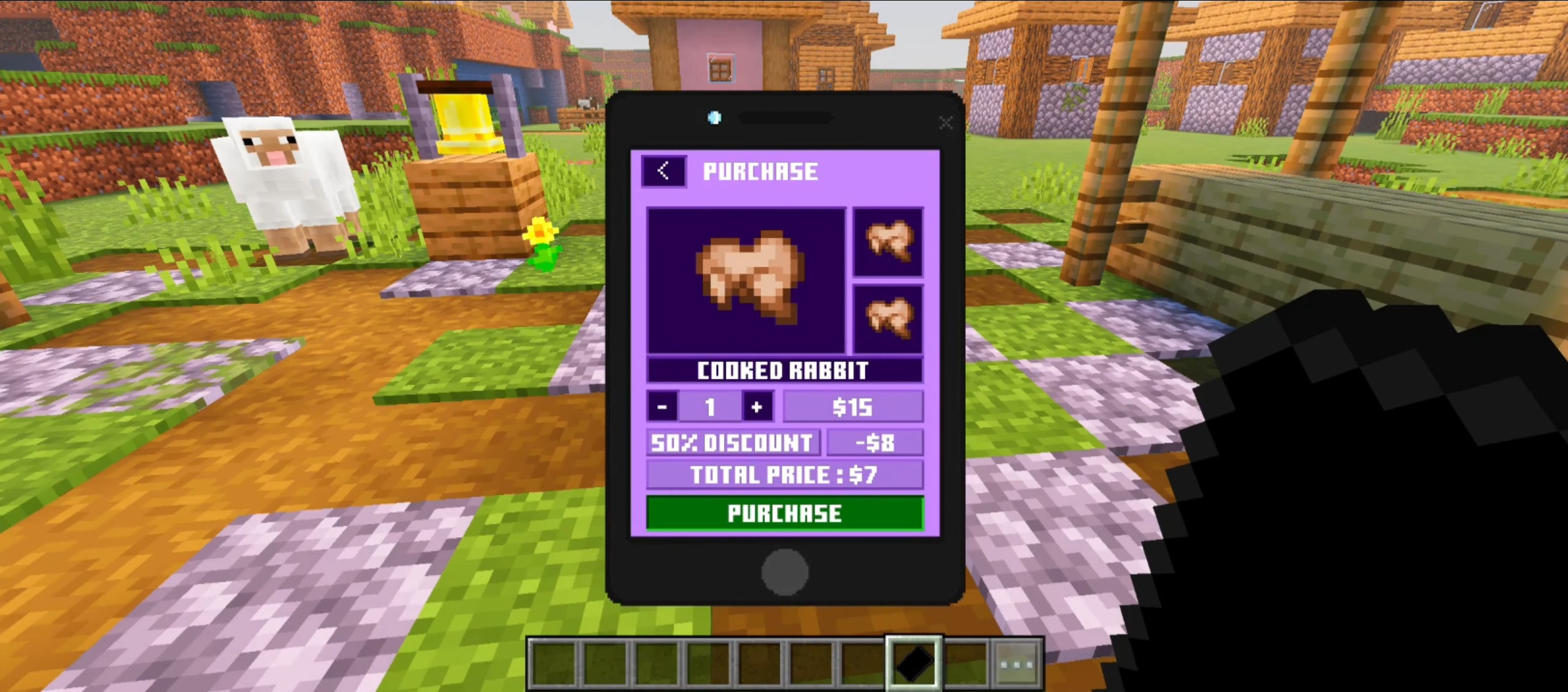
Task: Go back using the arrow button
Action: click(x=663, y=171)
